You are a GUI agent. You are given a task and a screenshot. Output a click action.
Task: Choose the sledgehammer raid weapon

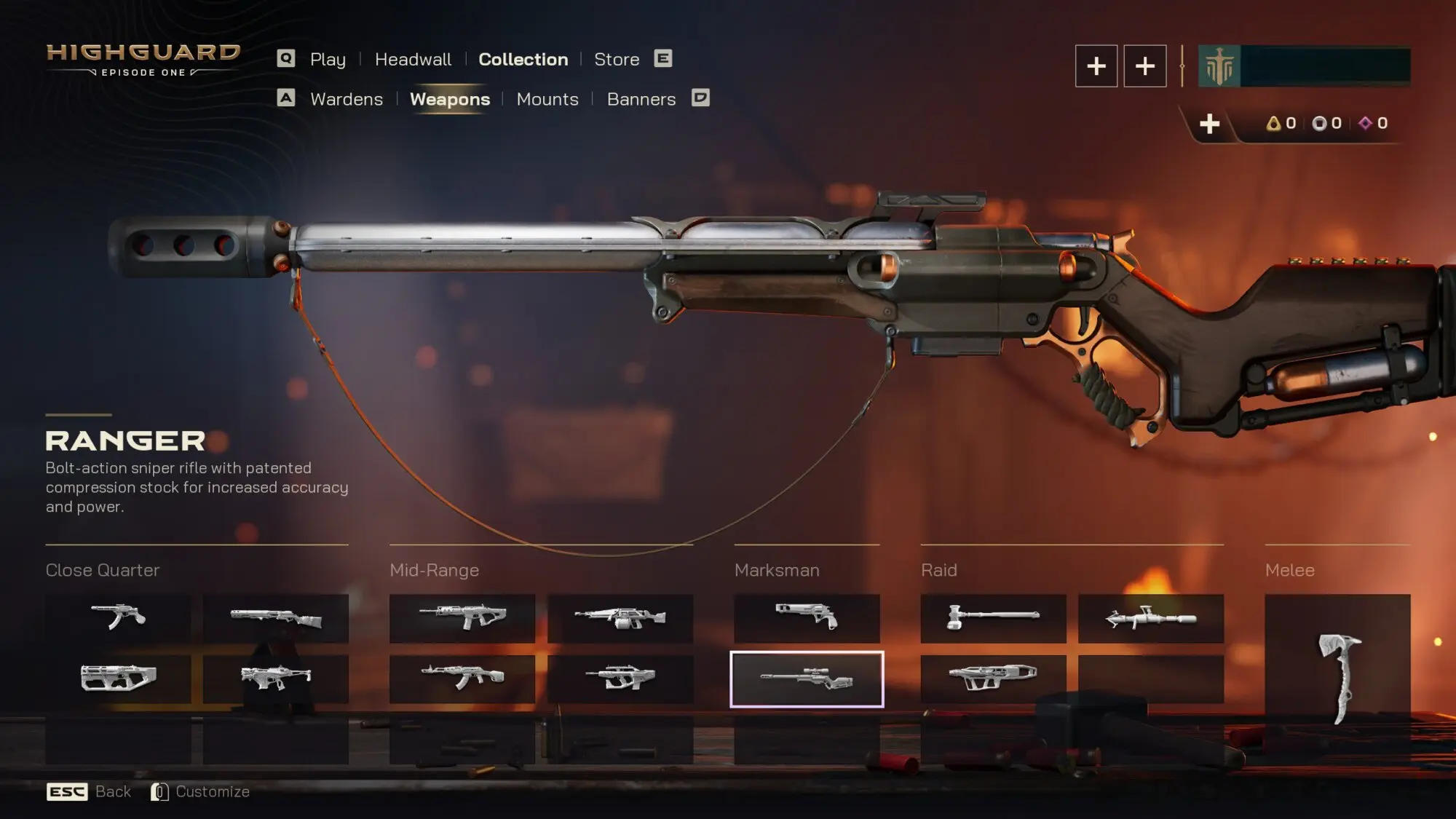[x=993, y=618]
